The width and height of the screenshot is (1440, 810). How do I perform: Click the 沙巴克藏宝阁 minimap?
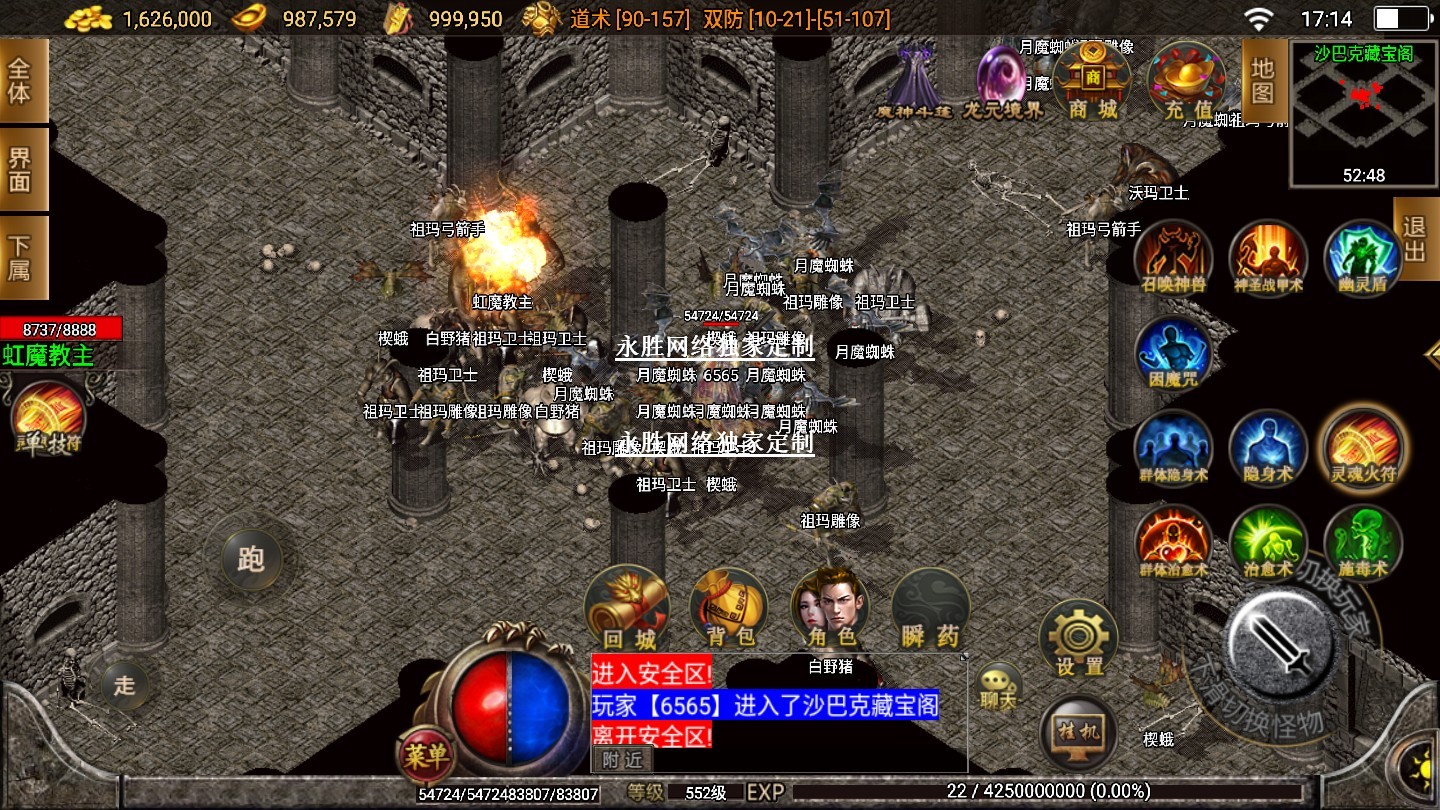(x=1363, y=113)
